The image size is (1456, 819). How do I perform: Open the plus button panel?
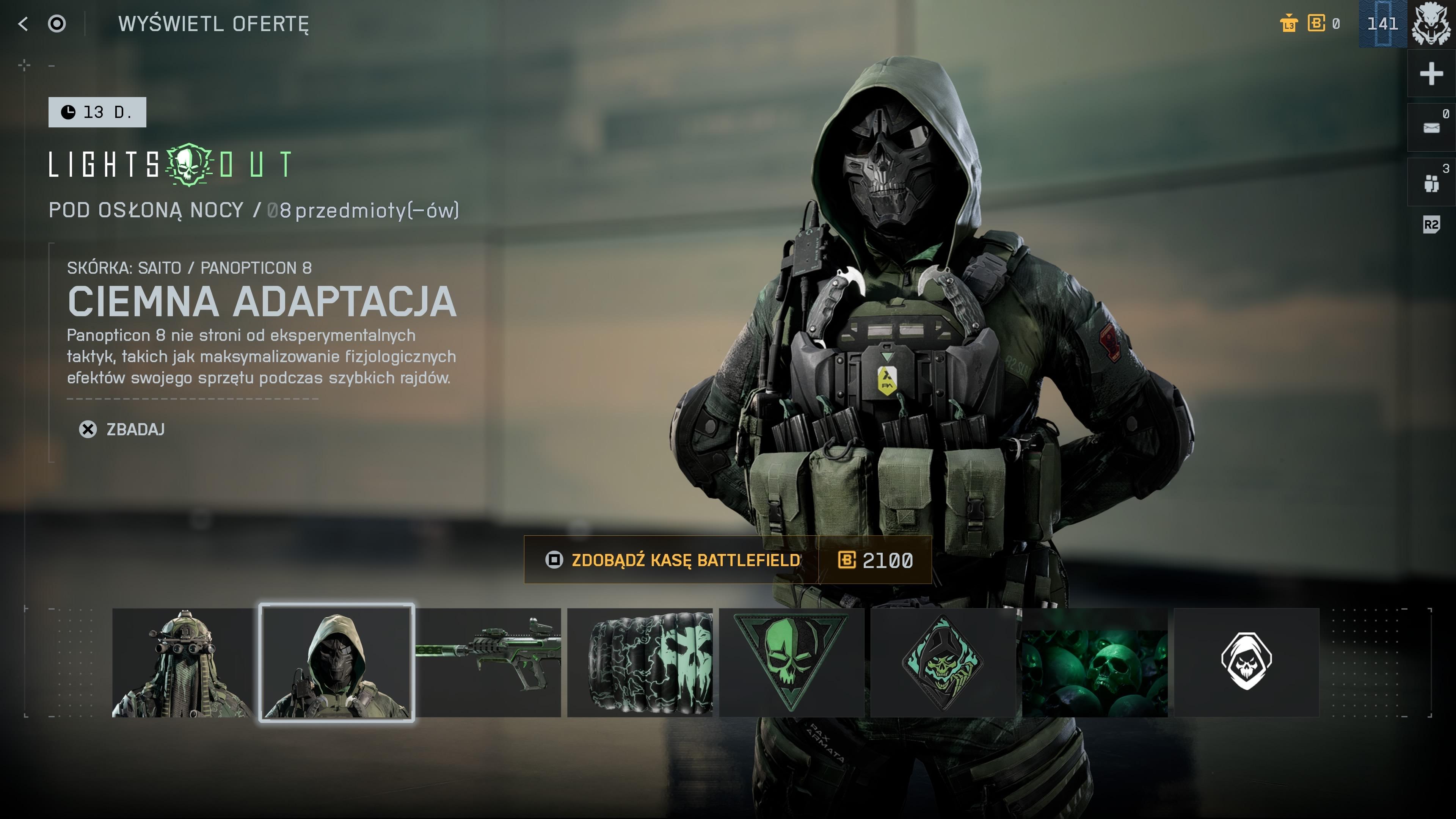point(1431,74)
